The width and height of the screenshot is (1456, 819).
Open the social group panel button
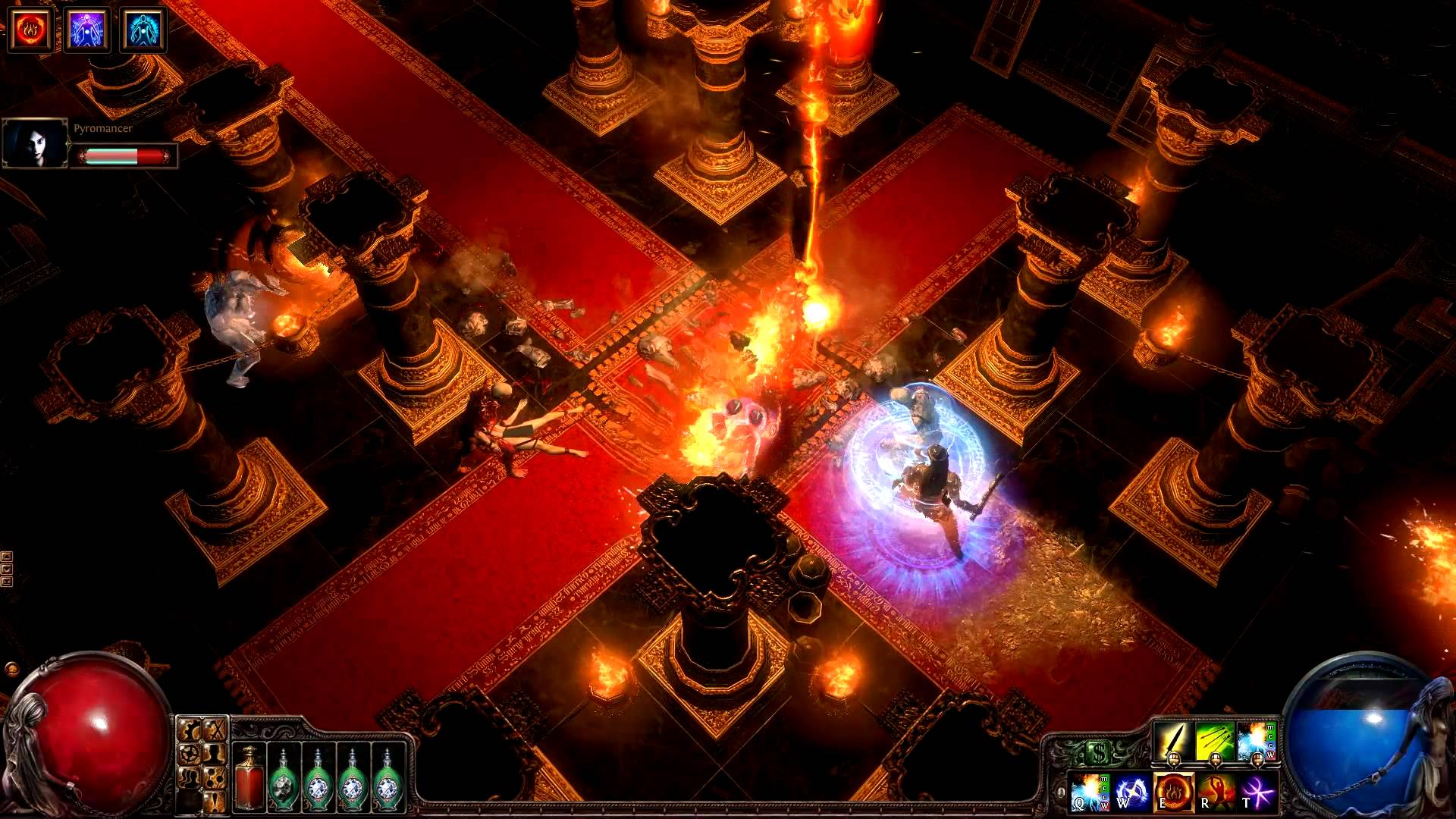(189, 777)
